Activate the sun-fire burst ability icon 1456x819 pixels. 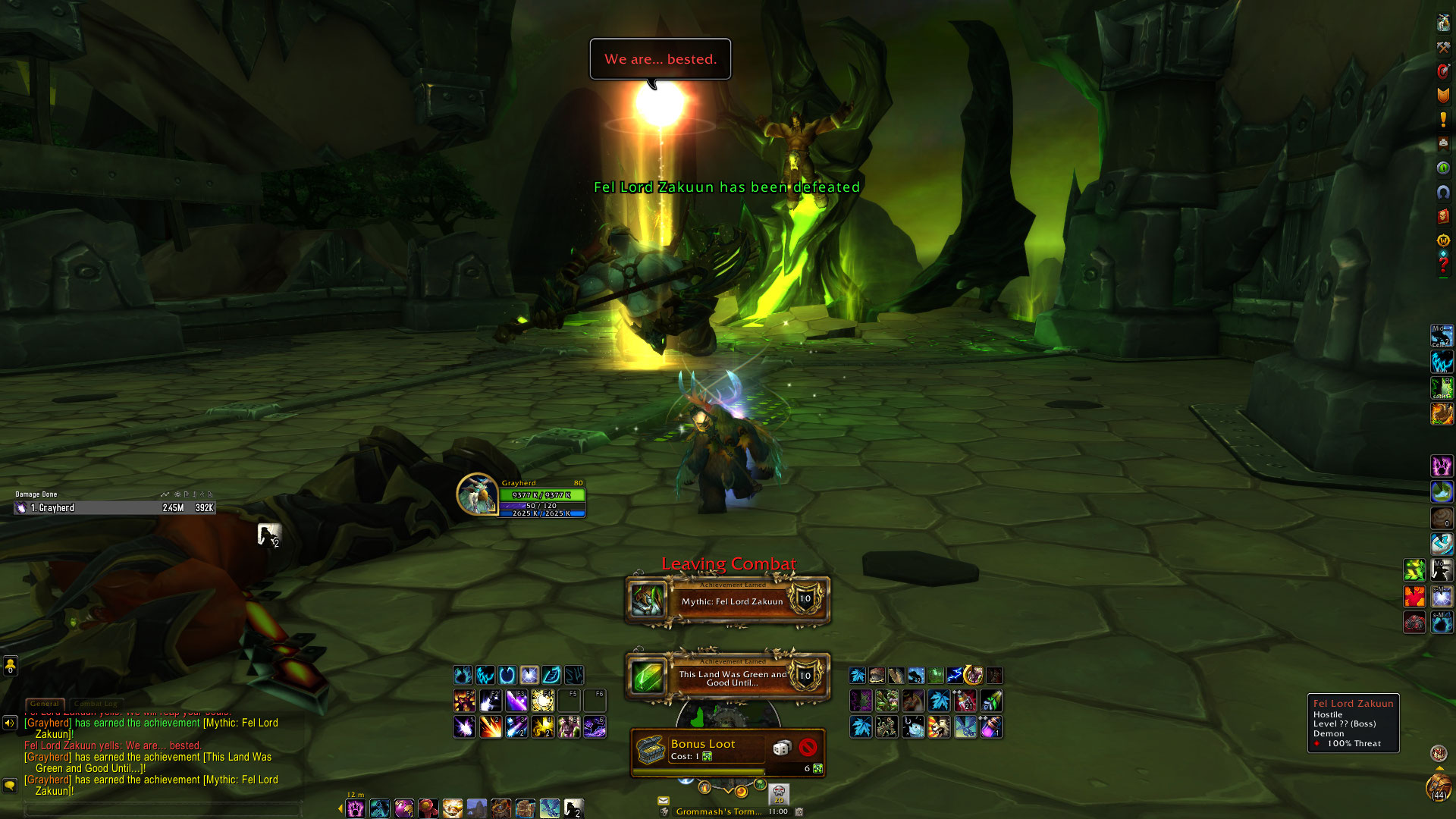(543, 701)
